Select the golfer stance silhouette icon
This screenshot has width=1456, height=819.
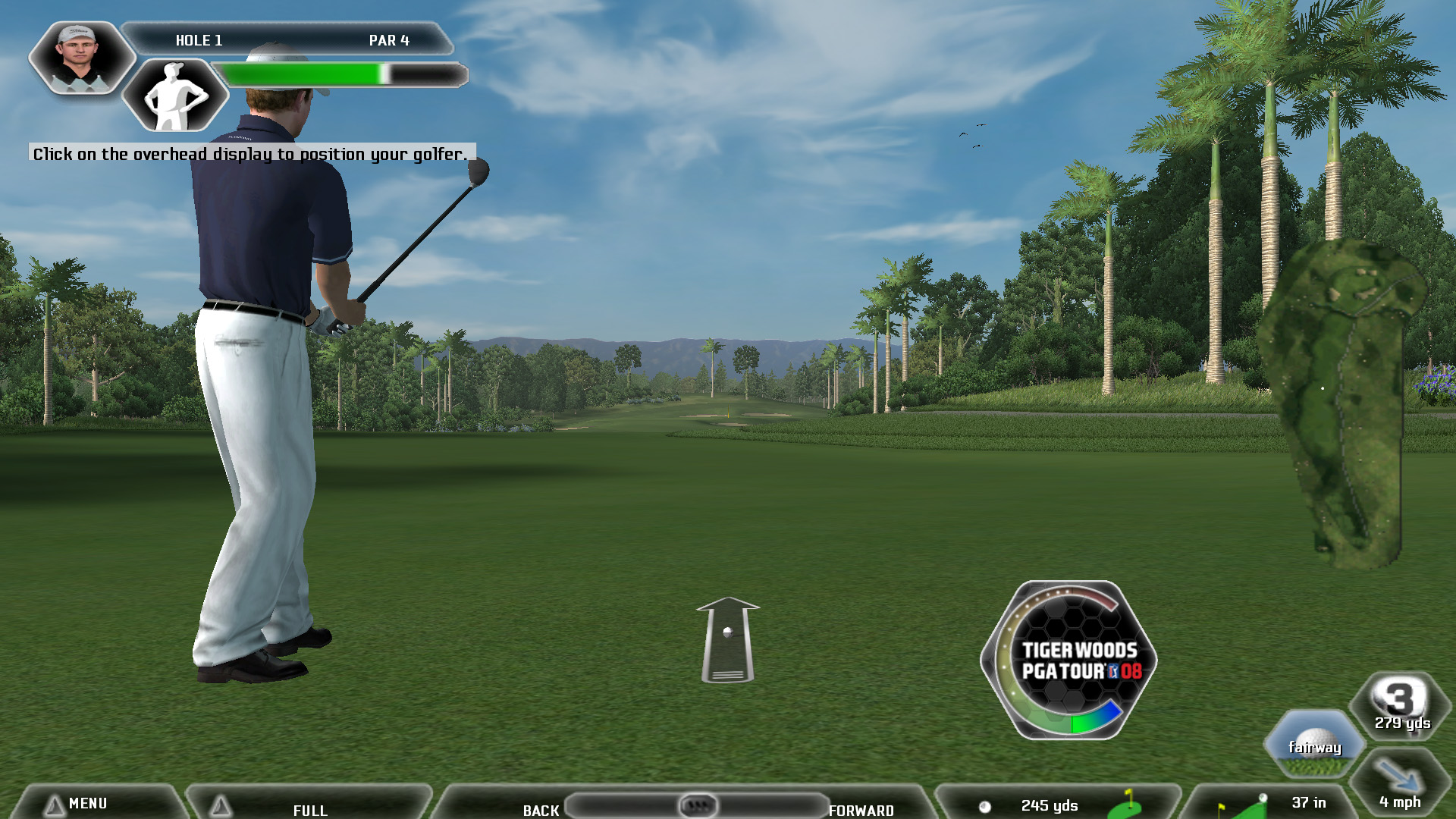[175, 96]
